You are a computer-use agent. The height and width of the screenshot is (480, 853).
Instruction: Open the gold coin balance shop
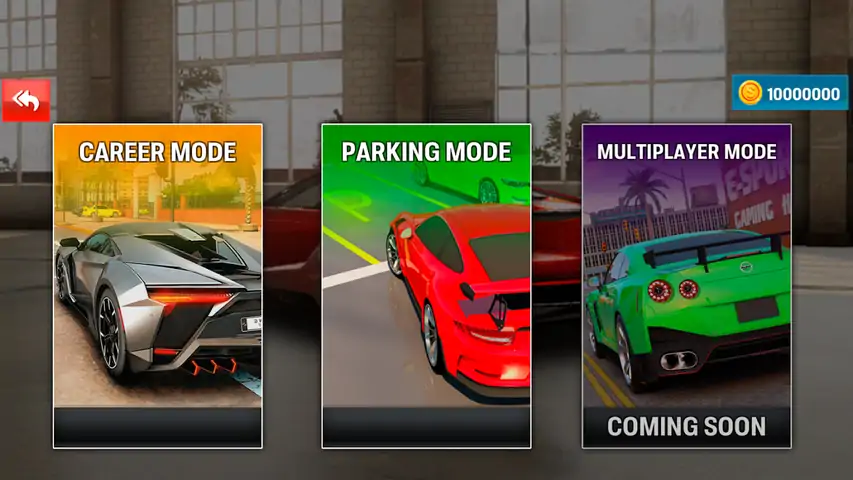pos(789,94)
